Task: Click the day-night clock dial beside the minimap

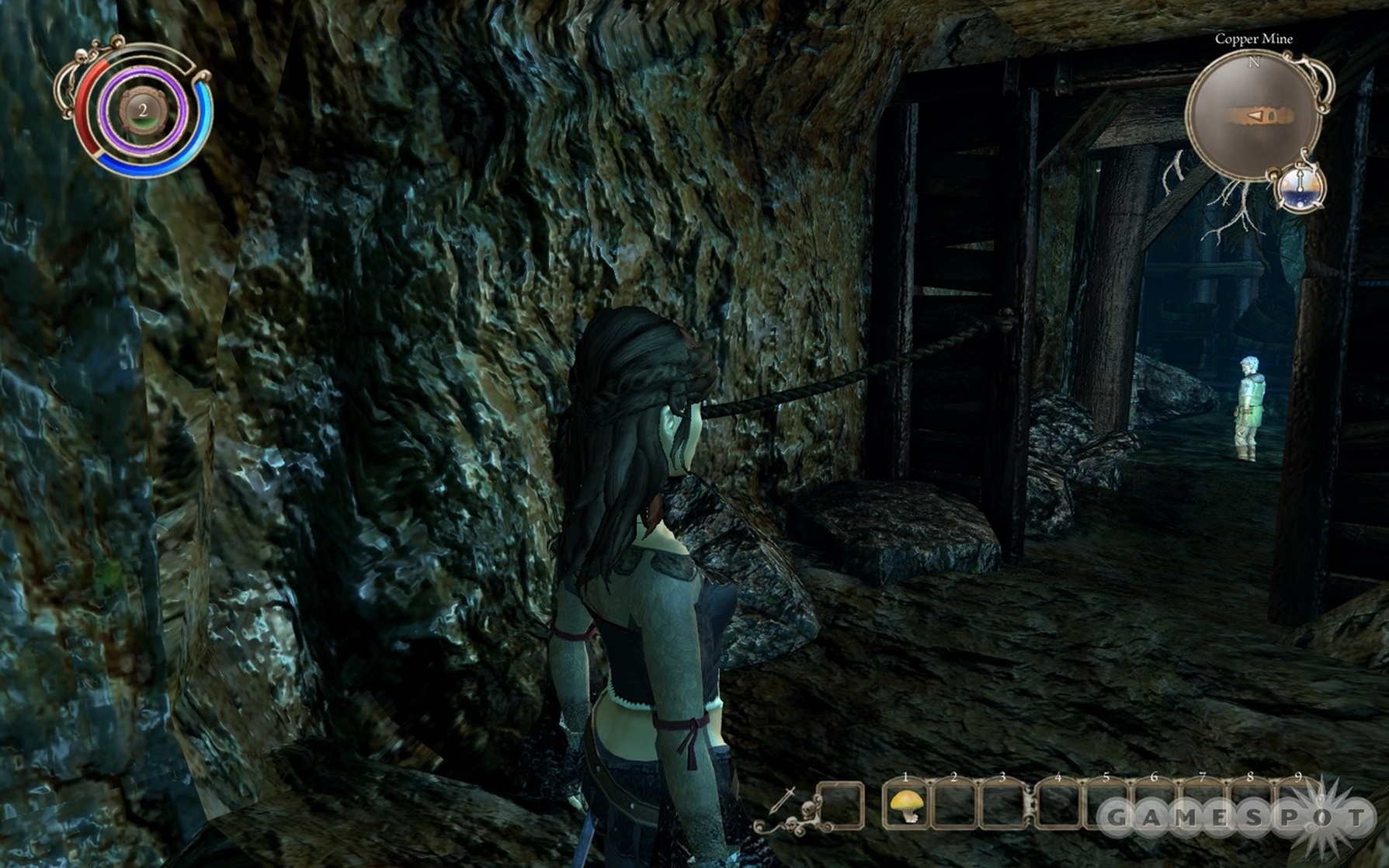Action: (1300, 189)
